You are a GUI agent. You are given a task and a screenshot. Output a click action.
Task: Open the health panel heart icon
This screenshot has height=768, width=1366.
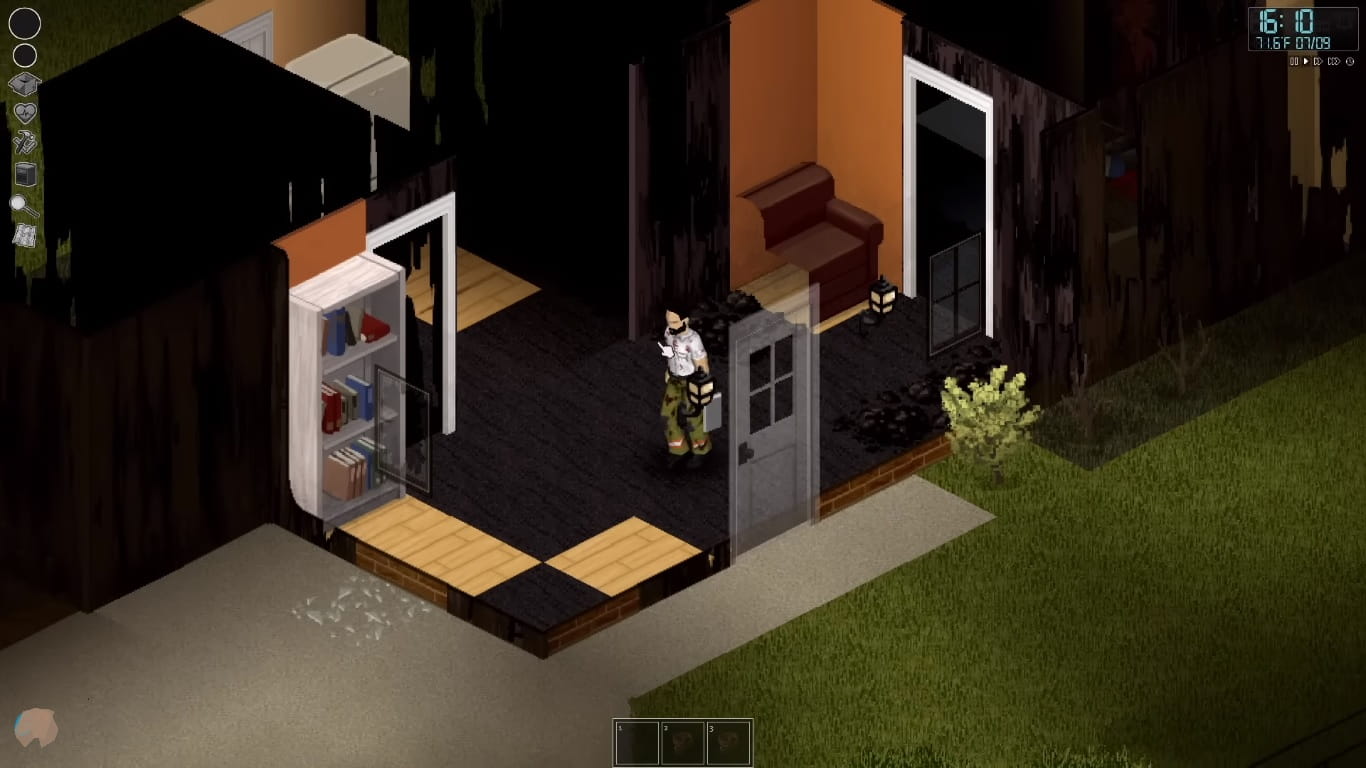25,110
